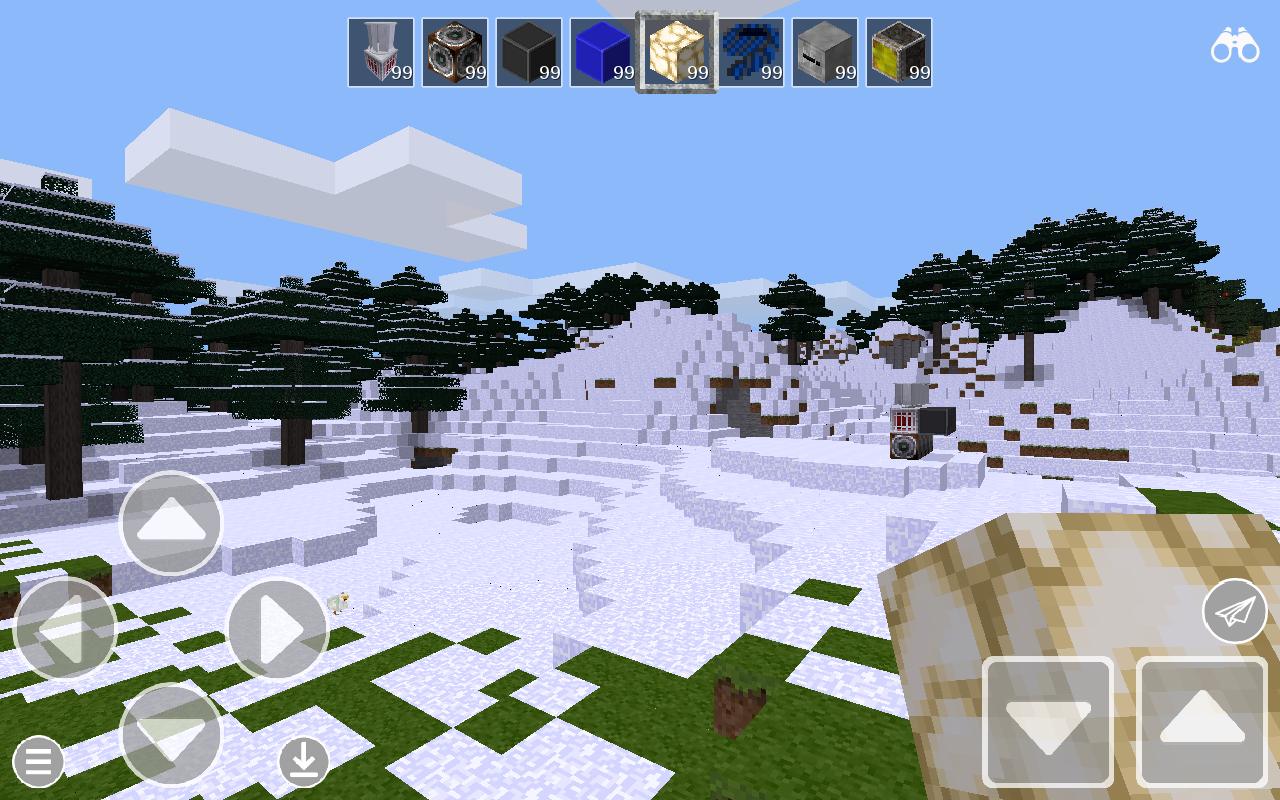Tap the left movement arrow
The width and height of the screenshot is (1280, 800).
[x=66, y=628]
